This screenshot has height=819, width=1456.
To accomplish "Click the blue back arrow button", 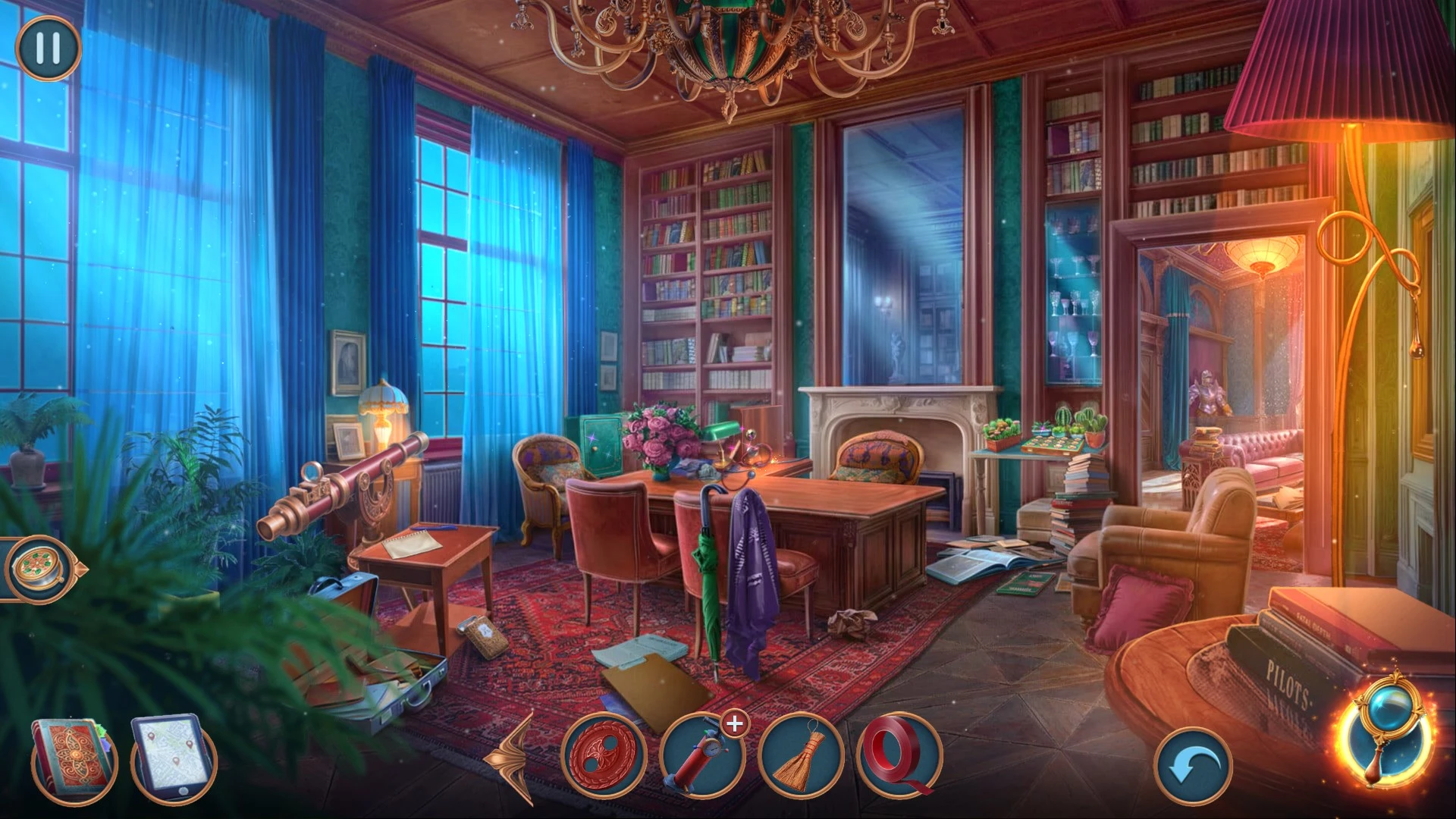I will click(x=1193, y=766).
